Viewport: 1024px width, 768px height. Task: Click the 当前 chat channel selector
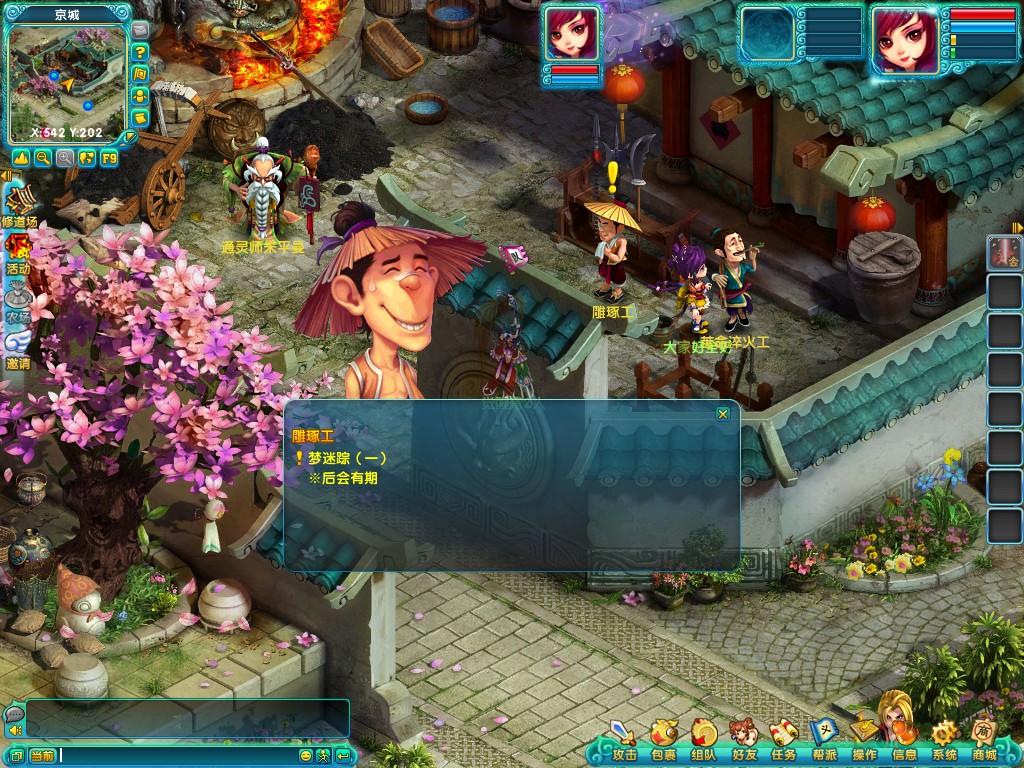42,756
